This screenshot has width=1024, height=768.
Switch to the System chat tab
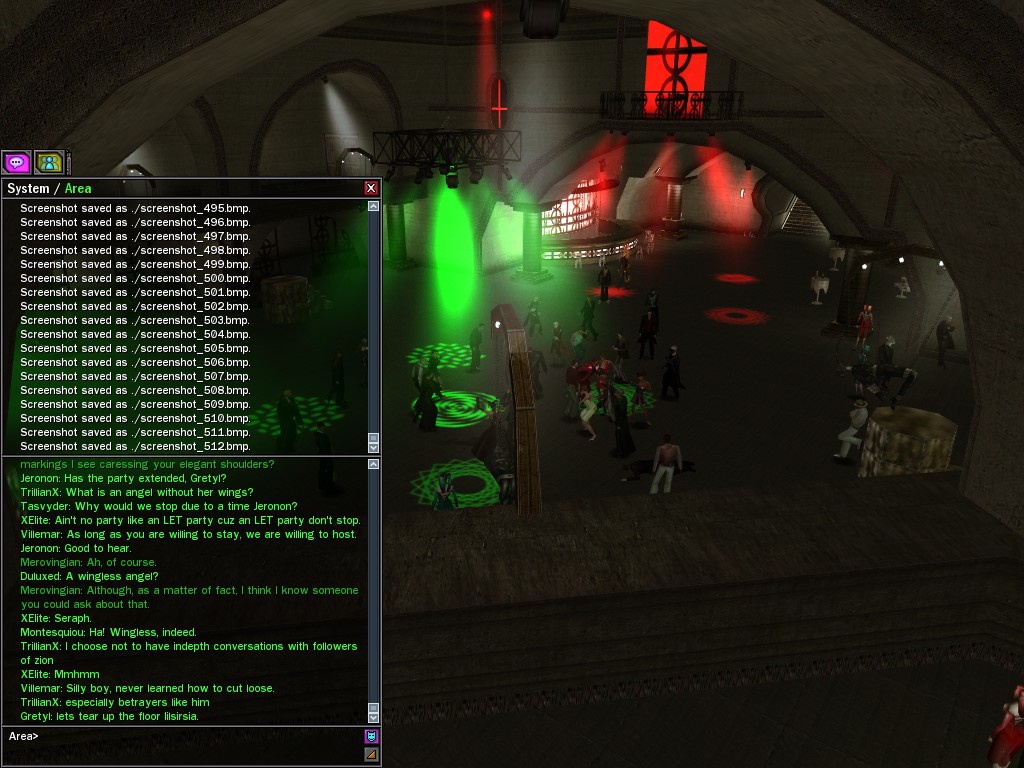tap(28, 188)
